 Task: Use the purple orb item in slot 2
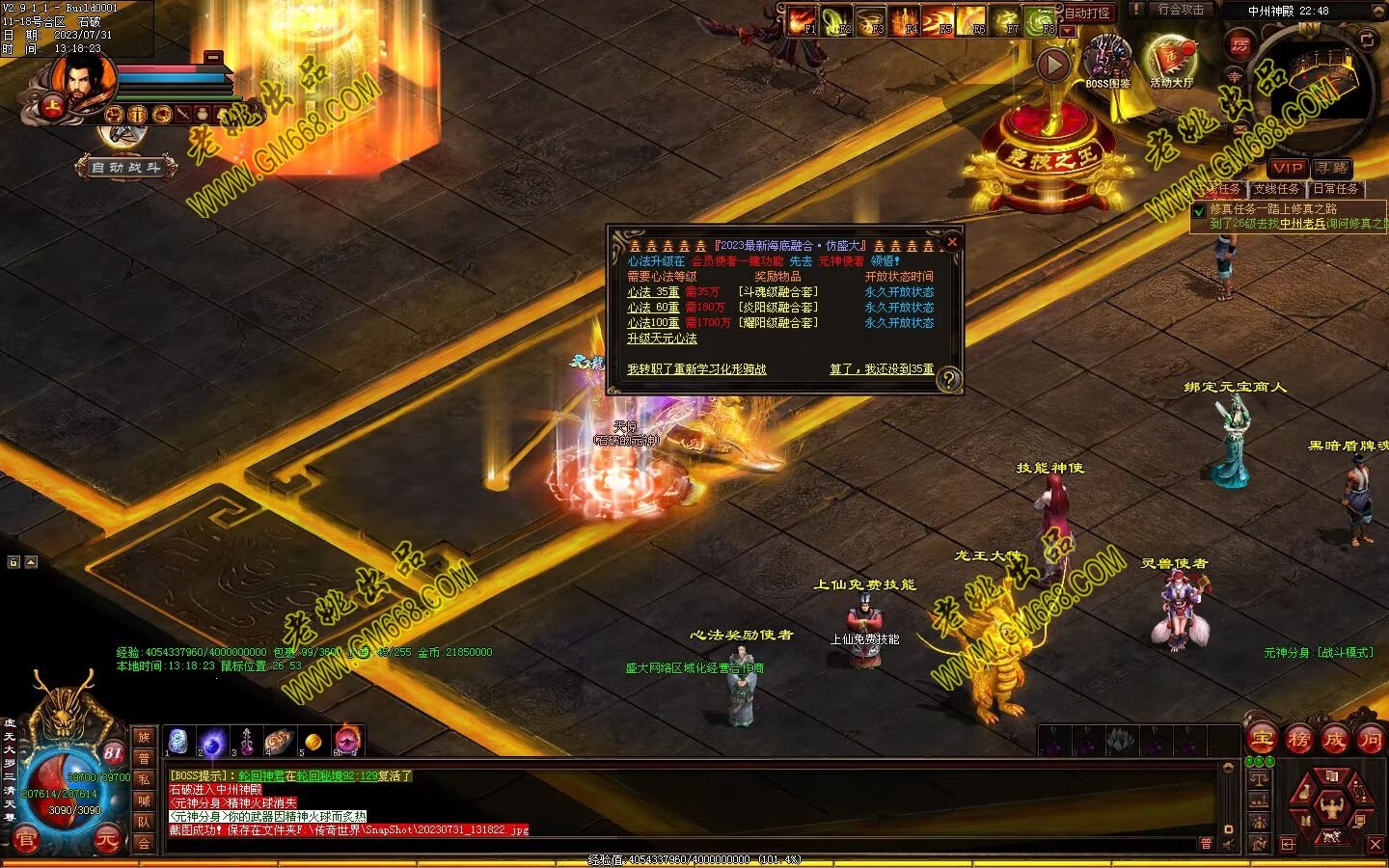[213, 741]
